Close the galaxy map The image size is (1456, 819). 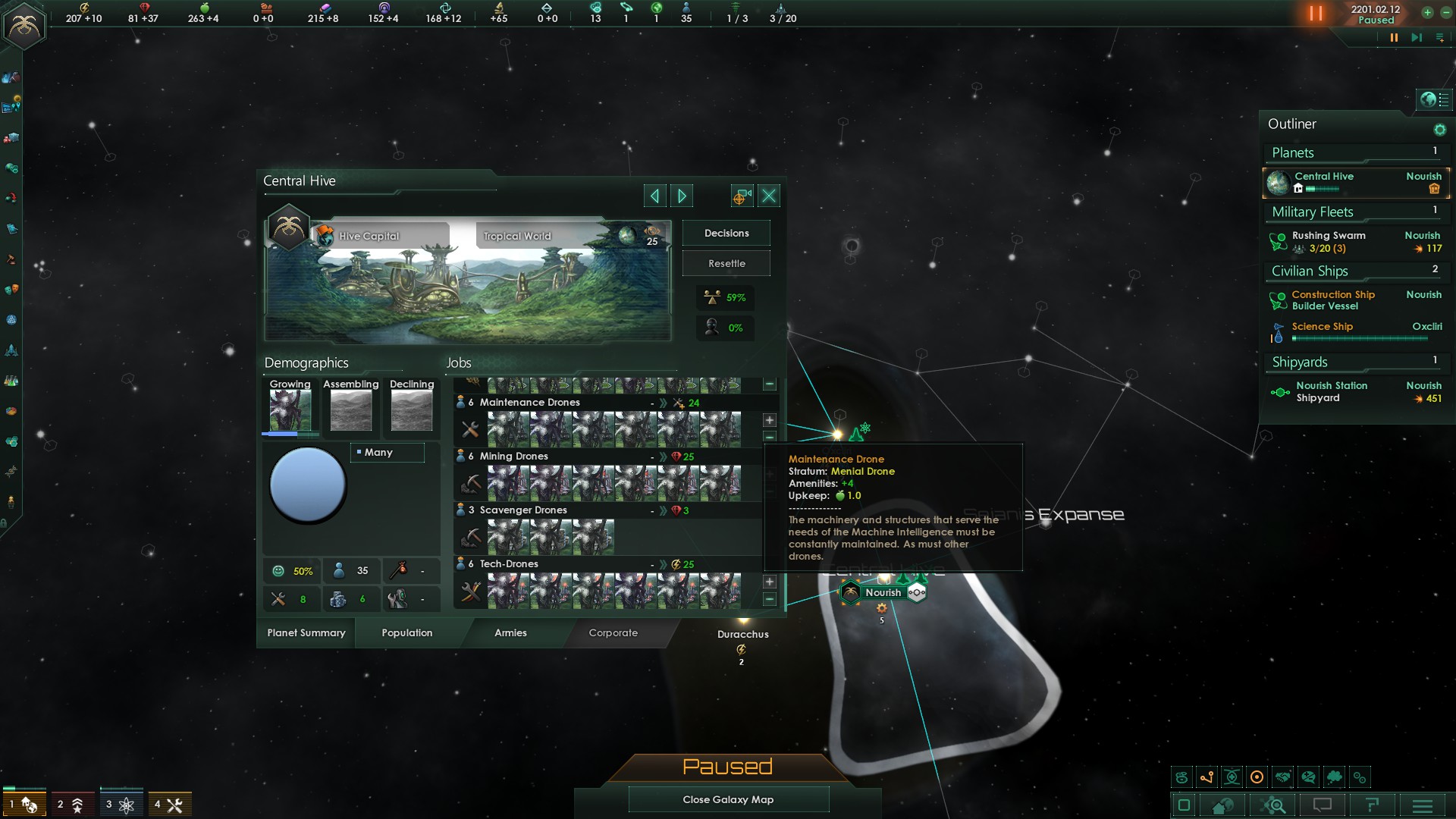tap(728, 799)
